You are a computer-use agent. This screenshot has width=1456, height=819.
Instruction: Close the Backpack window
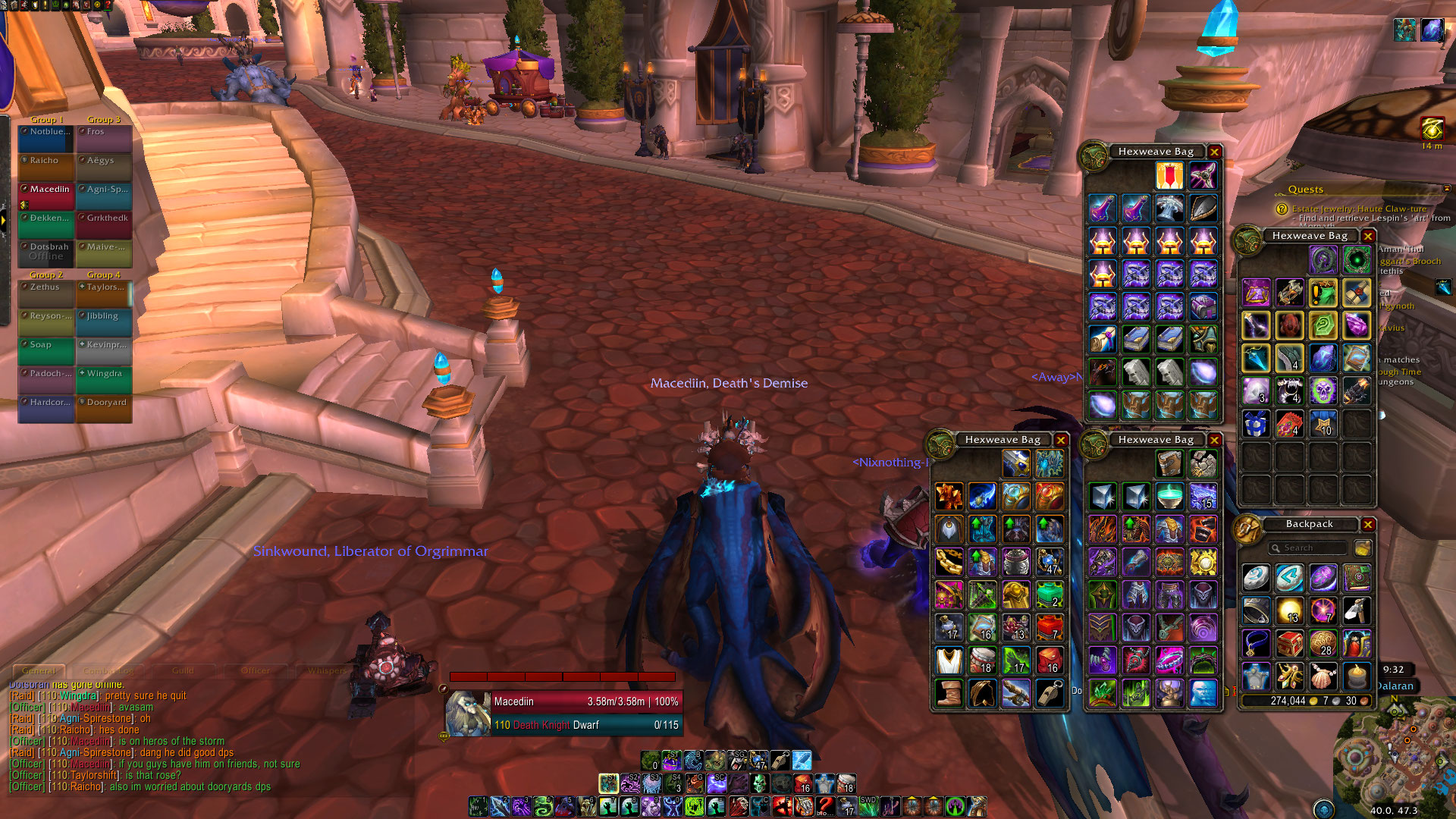click(1368, 525)
